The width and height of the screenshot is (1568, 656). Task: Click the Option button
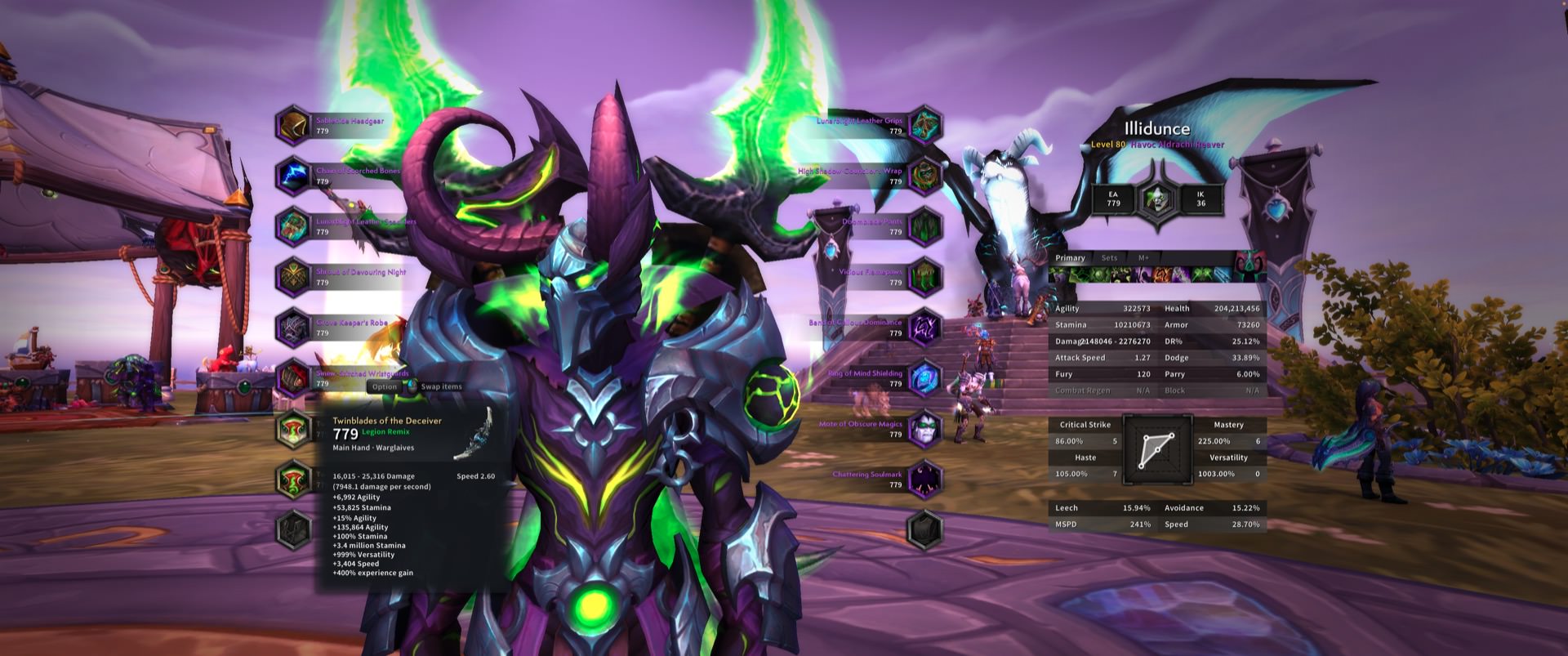tap(384, 387)
